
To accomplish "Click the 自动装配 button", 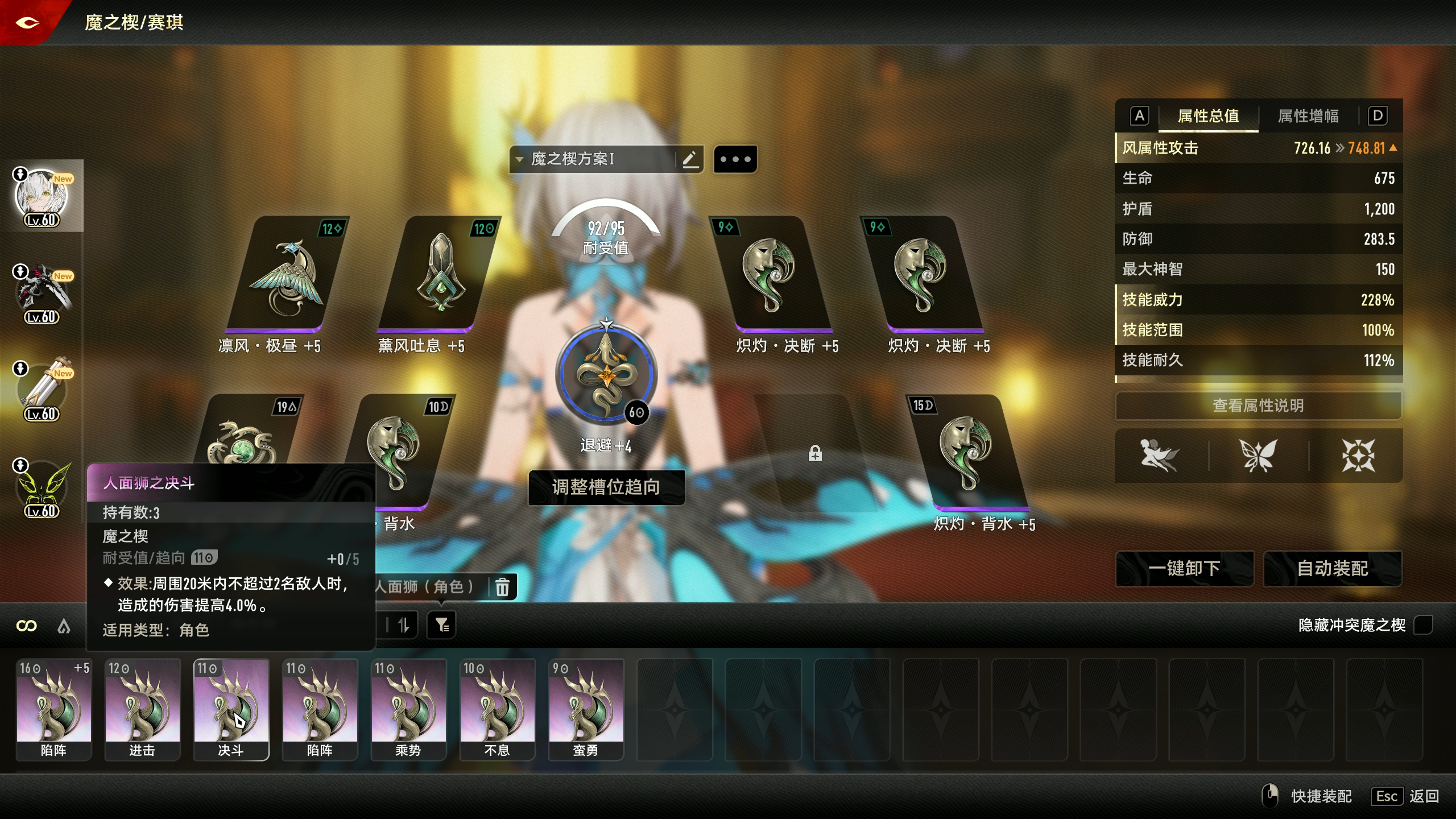I will pos(1333,569).
